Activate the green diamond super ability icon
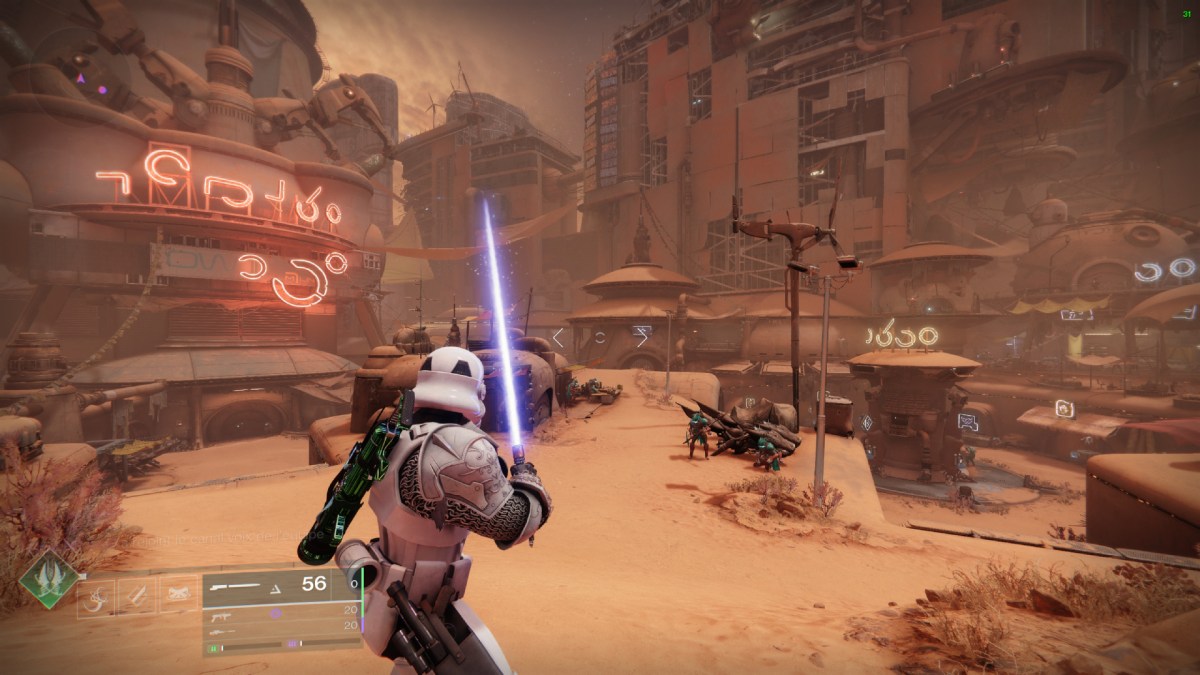 (x=48, y=579)
